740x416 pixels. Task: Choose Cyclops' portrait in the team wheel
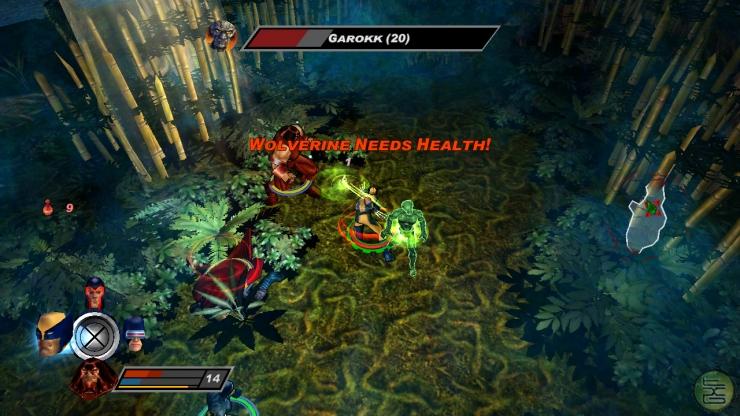(x=135, y=334)
